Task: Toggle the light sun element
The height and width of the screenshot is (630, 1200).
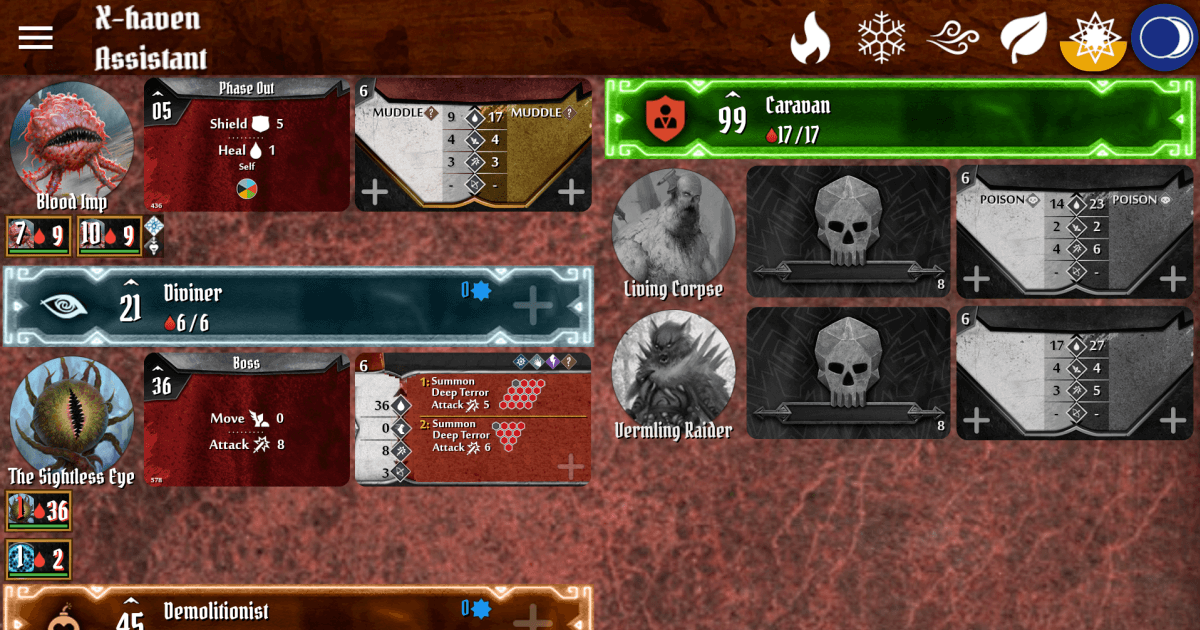Action: [x=1093, y=40]
